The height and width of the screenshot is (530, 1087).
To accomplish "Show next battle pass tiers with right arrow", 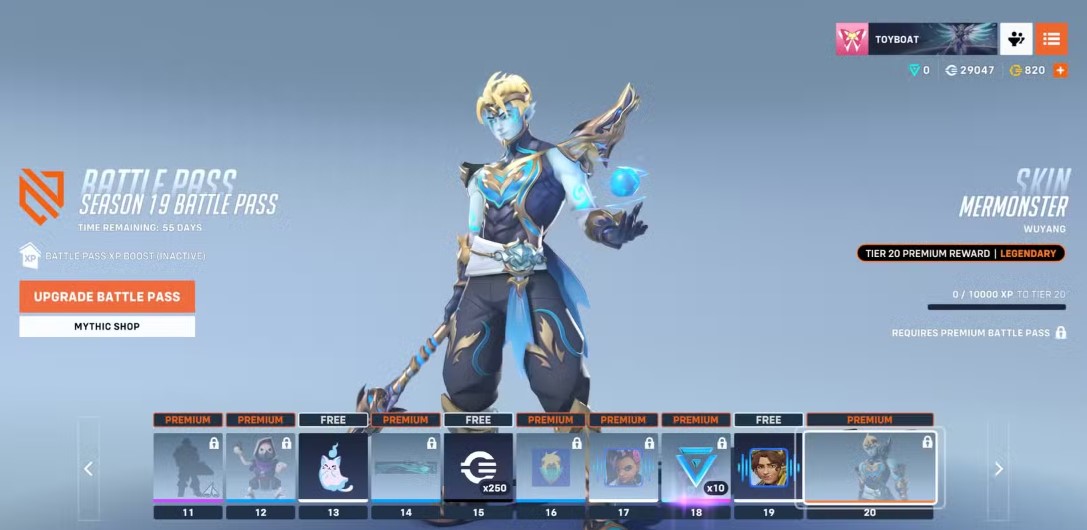I will point(998,468).
